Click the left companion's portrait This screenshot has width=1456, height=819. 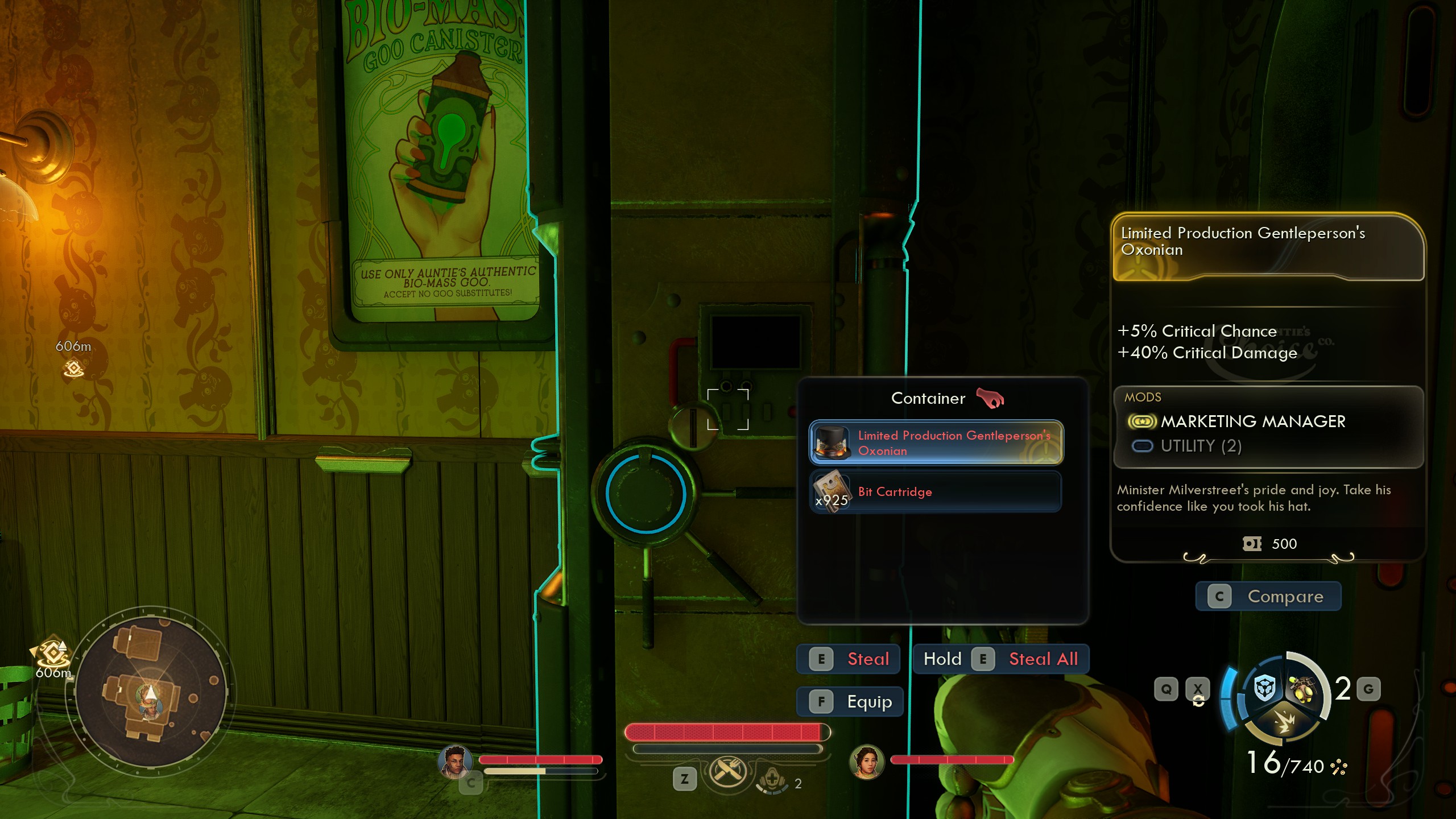455,761
